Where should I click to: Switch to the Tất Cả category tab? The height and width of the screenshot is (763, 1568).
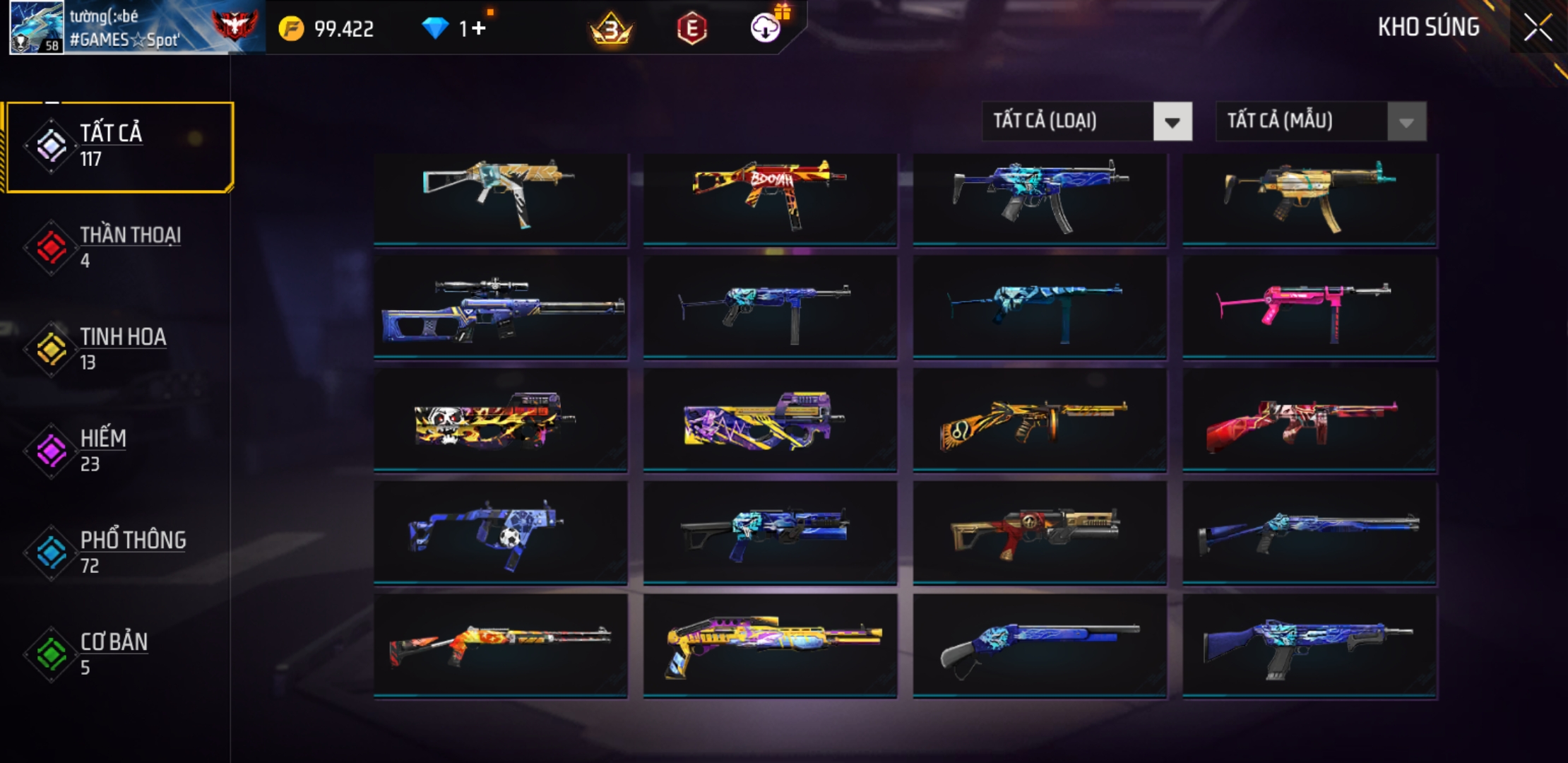click(x=120, y=146)
